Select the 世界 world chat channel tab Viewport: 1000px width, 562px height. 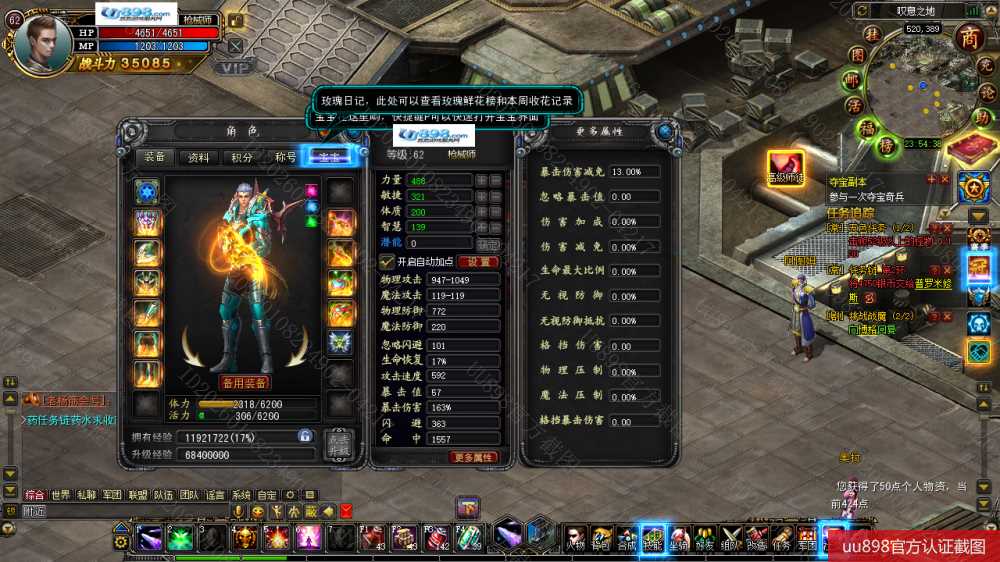coord(61,494)
